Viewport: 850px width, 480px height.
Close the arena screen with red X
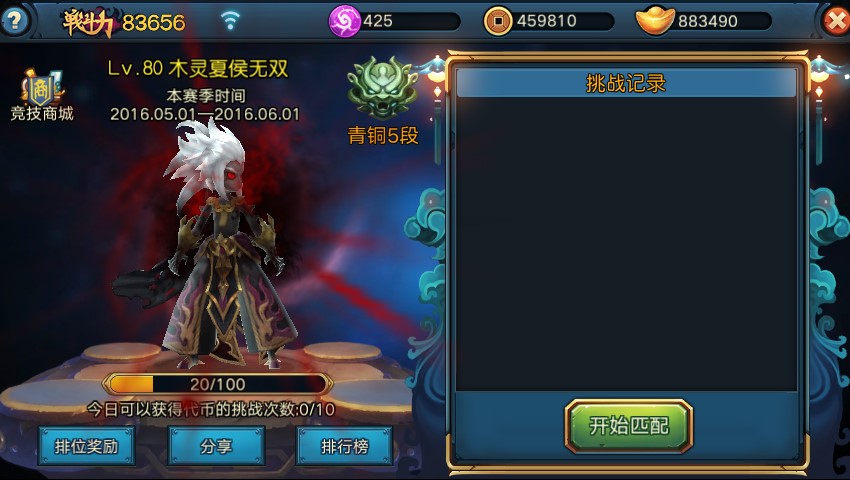[834, 21]
